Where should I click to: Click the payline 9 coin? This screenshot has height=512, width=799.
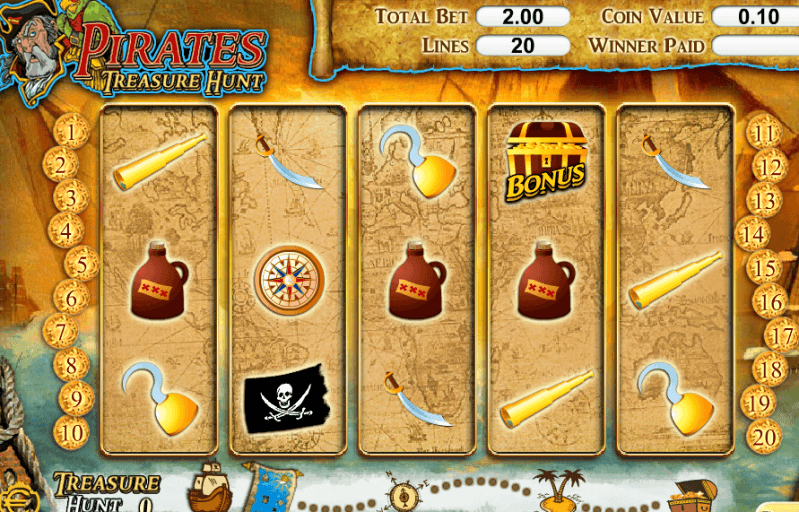click(76, 399)
